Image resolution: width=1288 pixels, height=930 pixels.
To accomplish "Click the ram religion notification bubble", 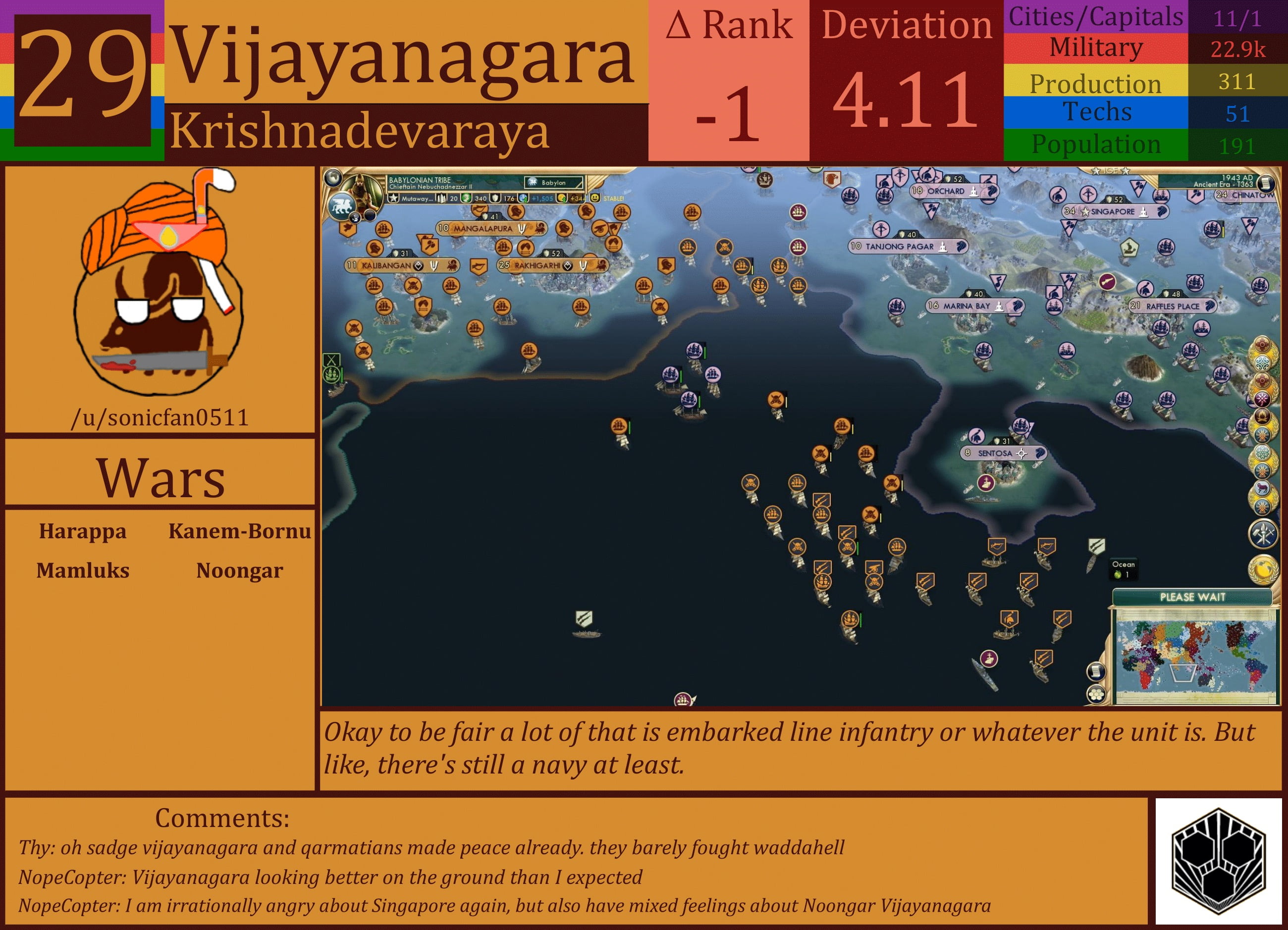I will point(1262,487).
